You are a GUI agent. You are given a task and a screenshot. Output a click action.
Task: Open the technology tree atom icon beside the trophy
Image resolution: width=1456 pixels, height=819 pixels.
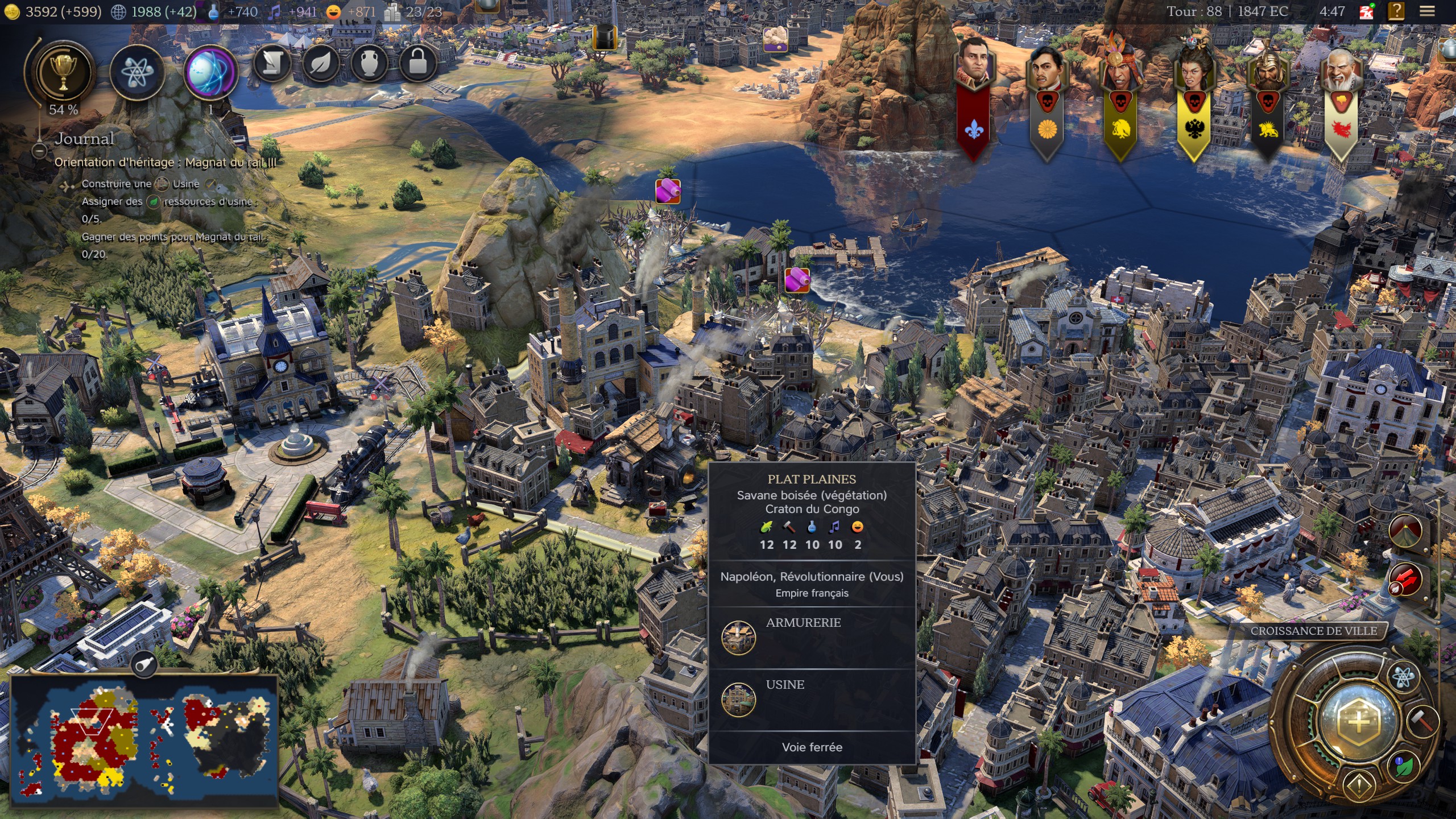click(x=136, y=72)
